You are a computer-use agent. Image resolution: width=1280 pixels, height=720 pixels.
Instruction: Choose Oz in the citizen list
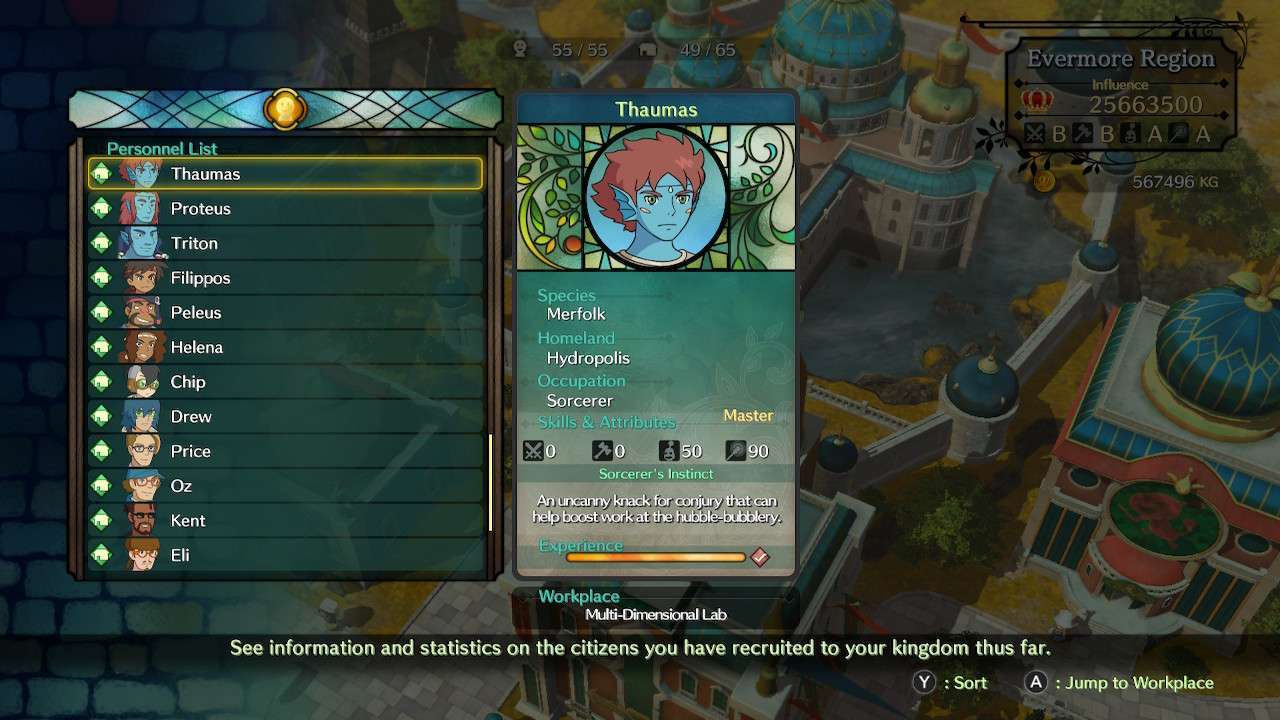(x=285, y=486)
